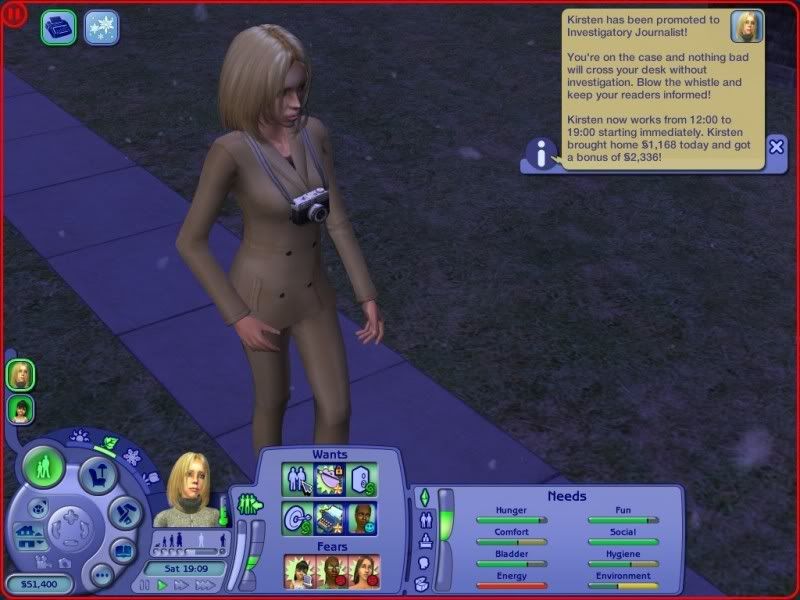Select the typewriter want icon
This screenshot has width=800, height=600.
coord(330,518)
